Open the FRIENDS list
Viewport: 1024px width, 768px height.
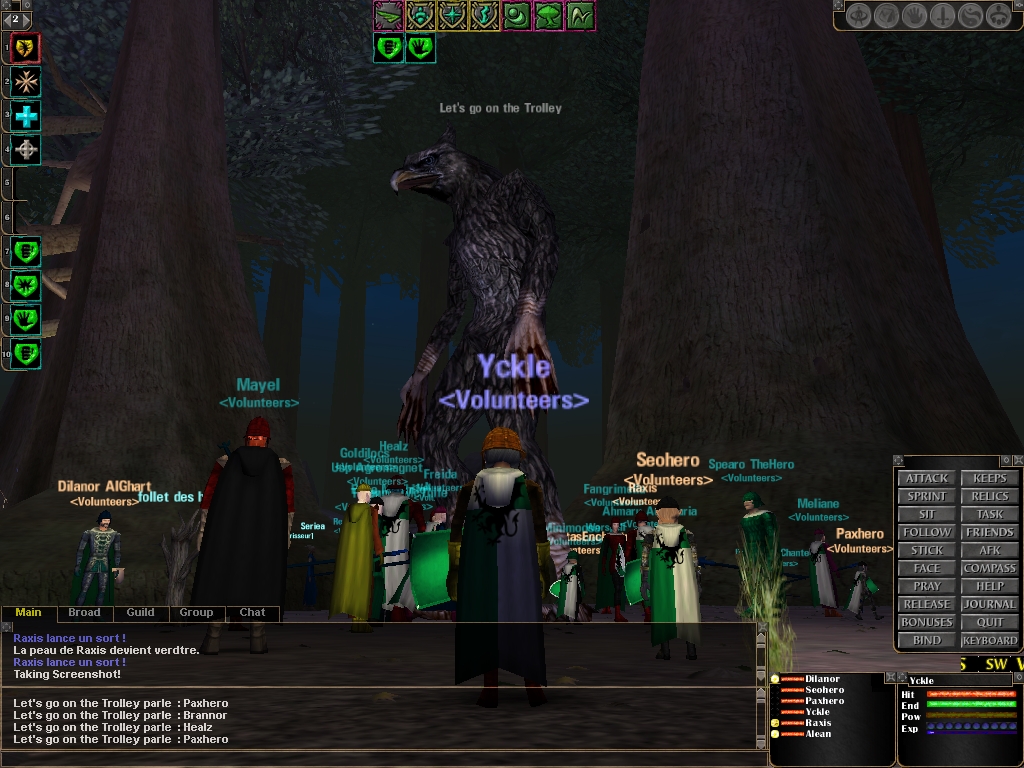(989, 532)
